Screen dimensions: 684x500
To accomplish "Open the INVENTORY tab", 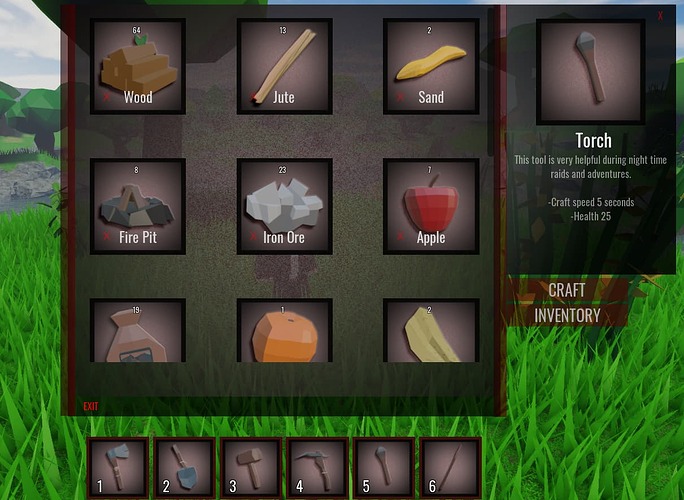I will (x=567, y=315).
